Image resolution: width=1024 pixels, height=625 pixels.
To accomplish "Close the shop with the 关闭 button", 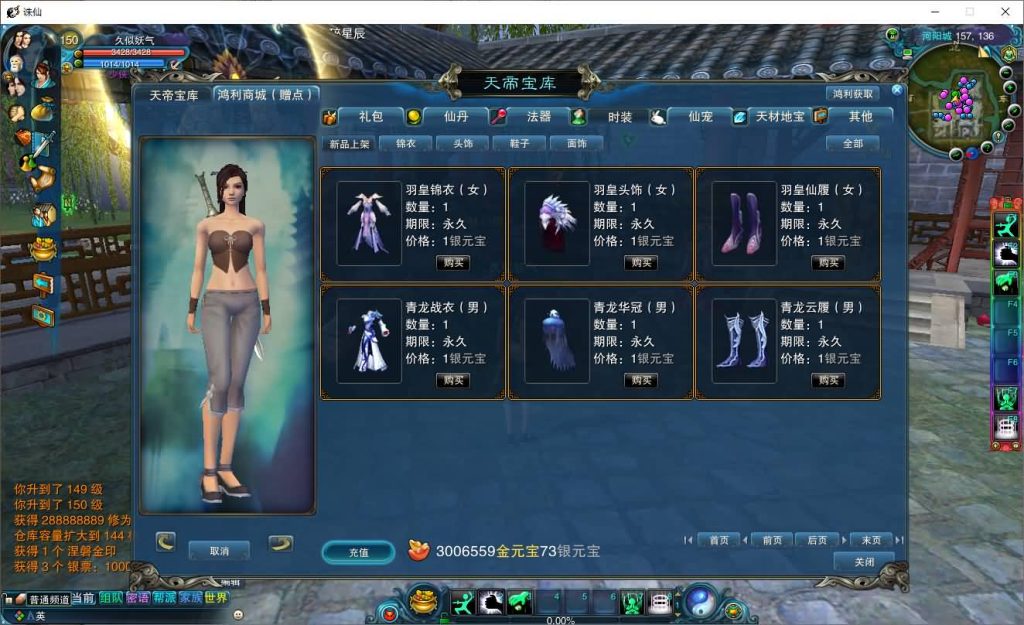I will pos(864,562).
